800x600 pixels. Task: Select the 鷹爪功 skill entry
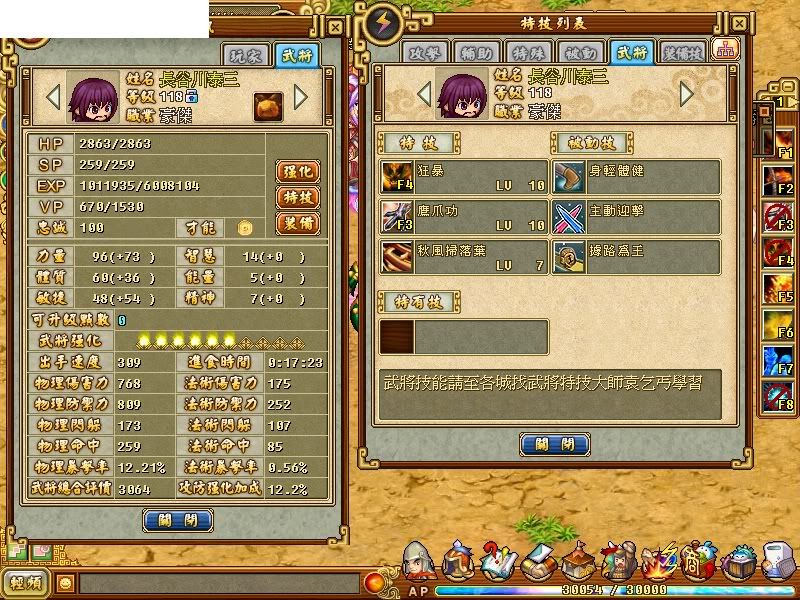coord(464,217)
